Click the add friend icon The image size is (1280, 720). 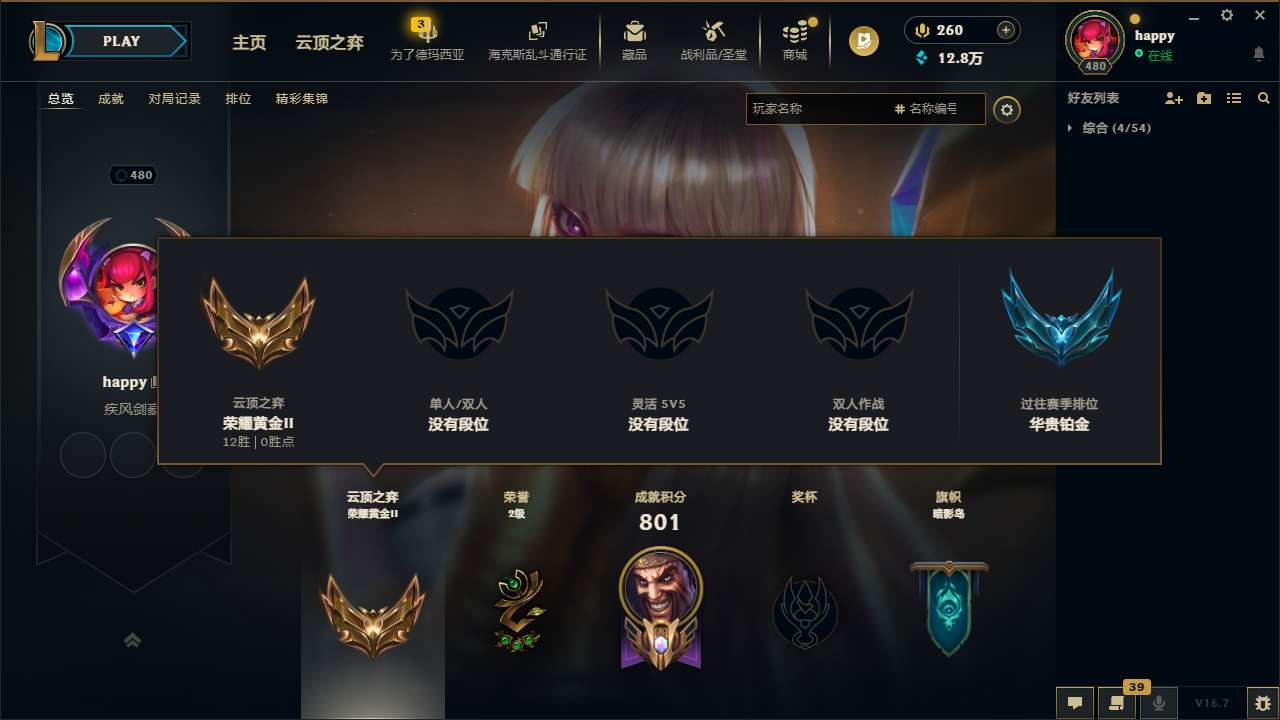pos(1172,98)
